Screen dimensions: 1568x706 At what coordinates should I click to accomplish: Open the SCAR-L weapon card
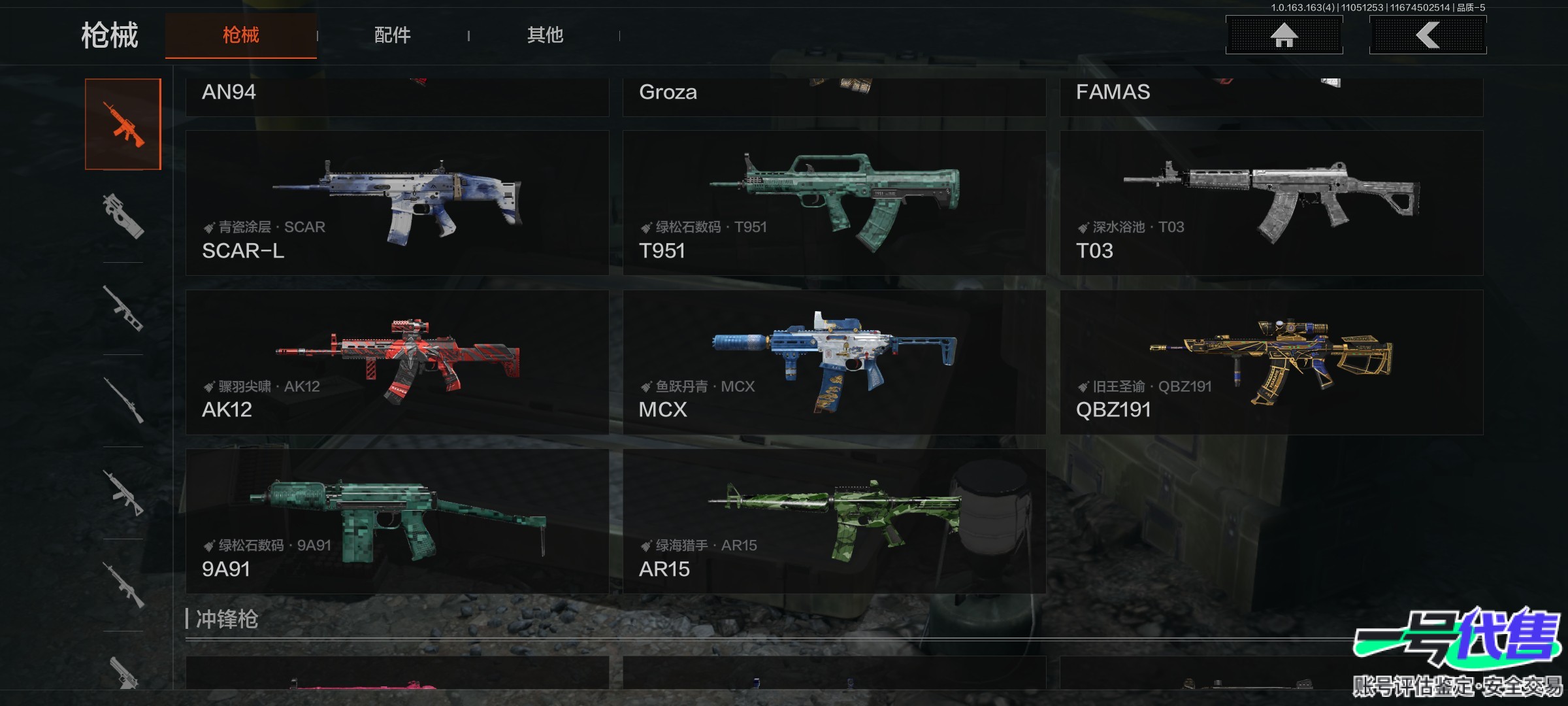pyautogui.click(x=397, y=203)
